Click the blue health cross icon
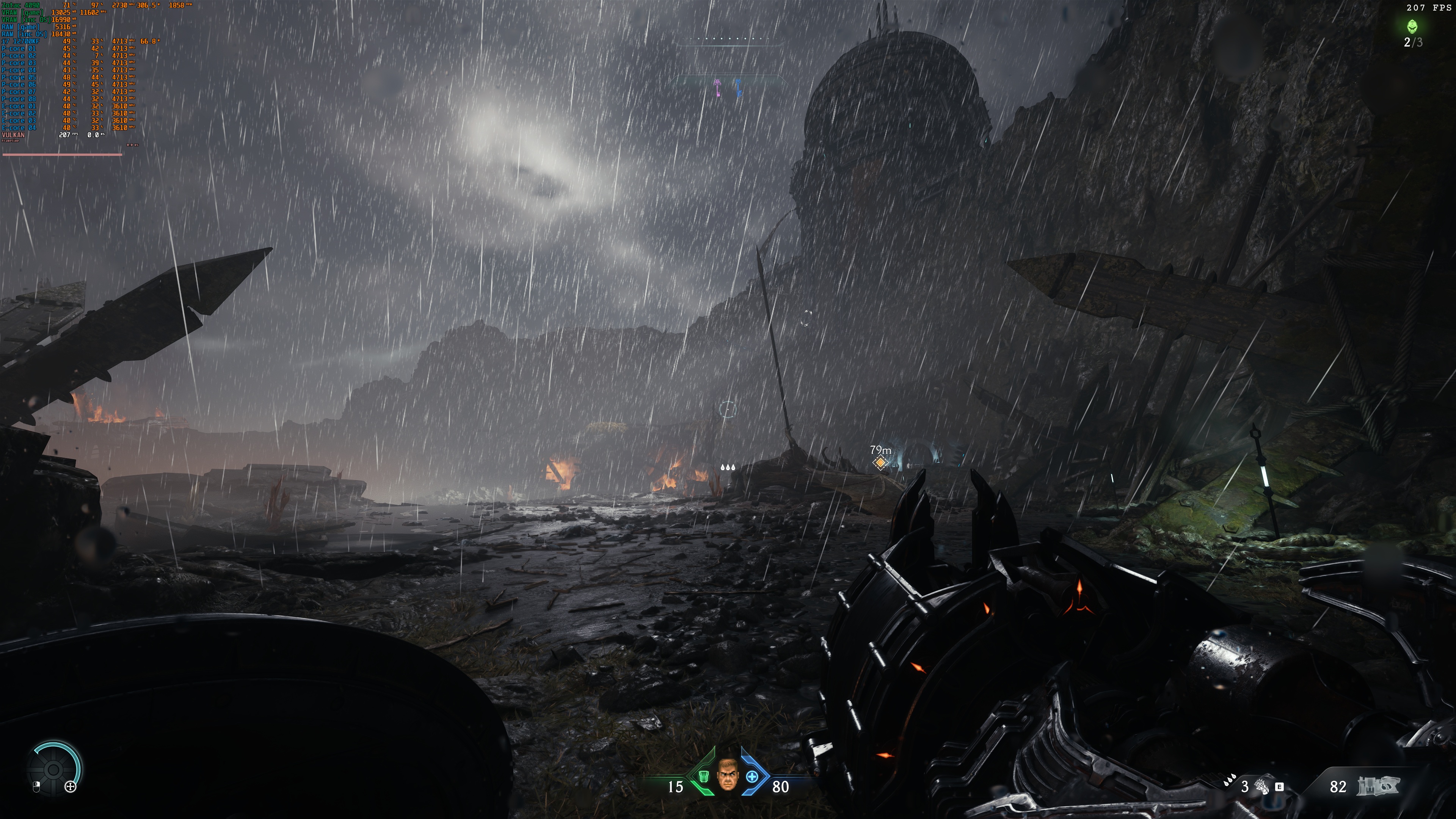Viewport: 1456px width, 819px height. click(752, 777)
